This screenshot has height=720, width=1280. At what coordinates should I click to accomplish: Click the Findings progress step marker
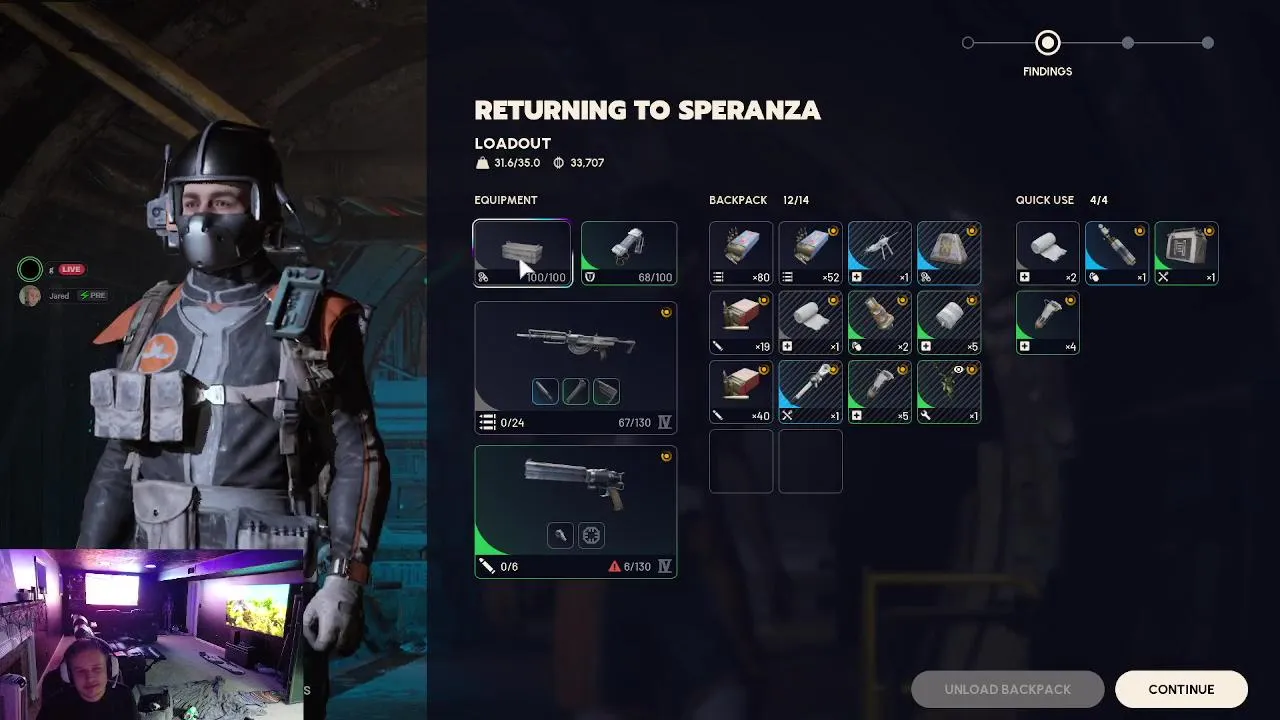[1047, 43]
